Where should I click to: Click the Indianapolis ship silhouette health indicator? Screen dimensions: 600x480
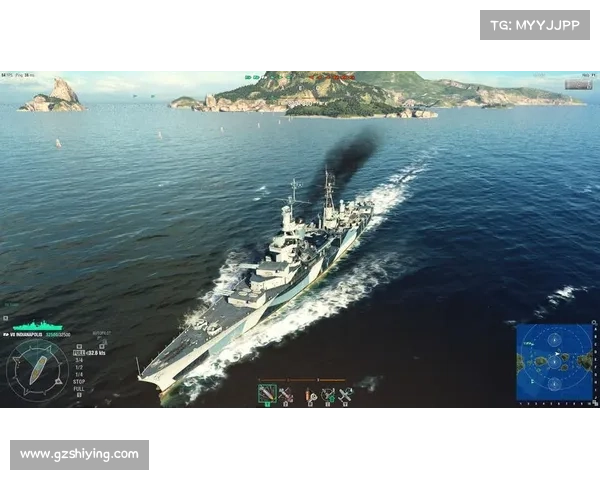[38, 326]
